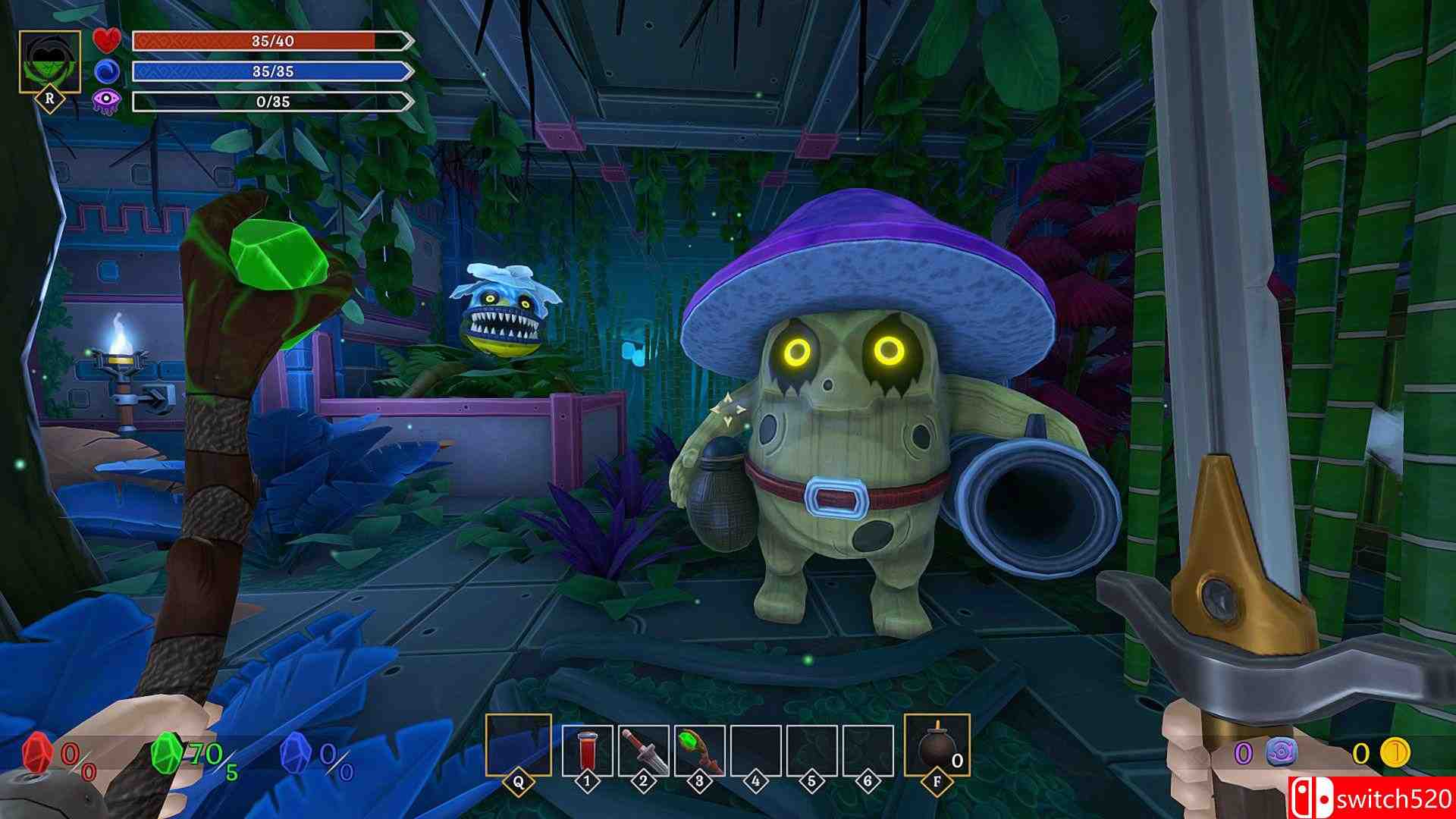Activate the green heart ability portrait

coord(50,62)
